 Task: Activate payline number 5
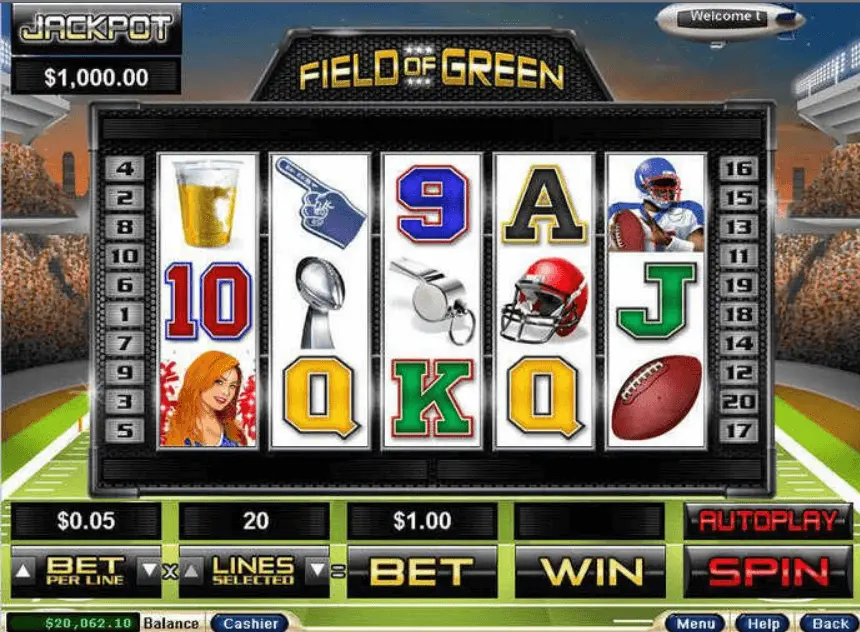[125, 431]
